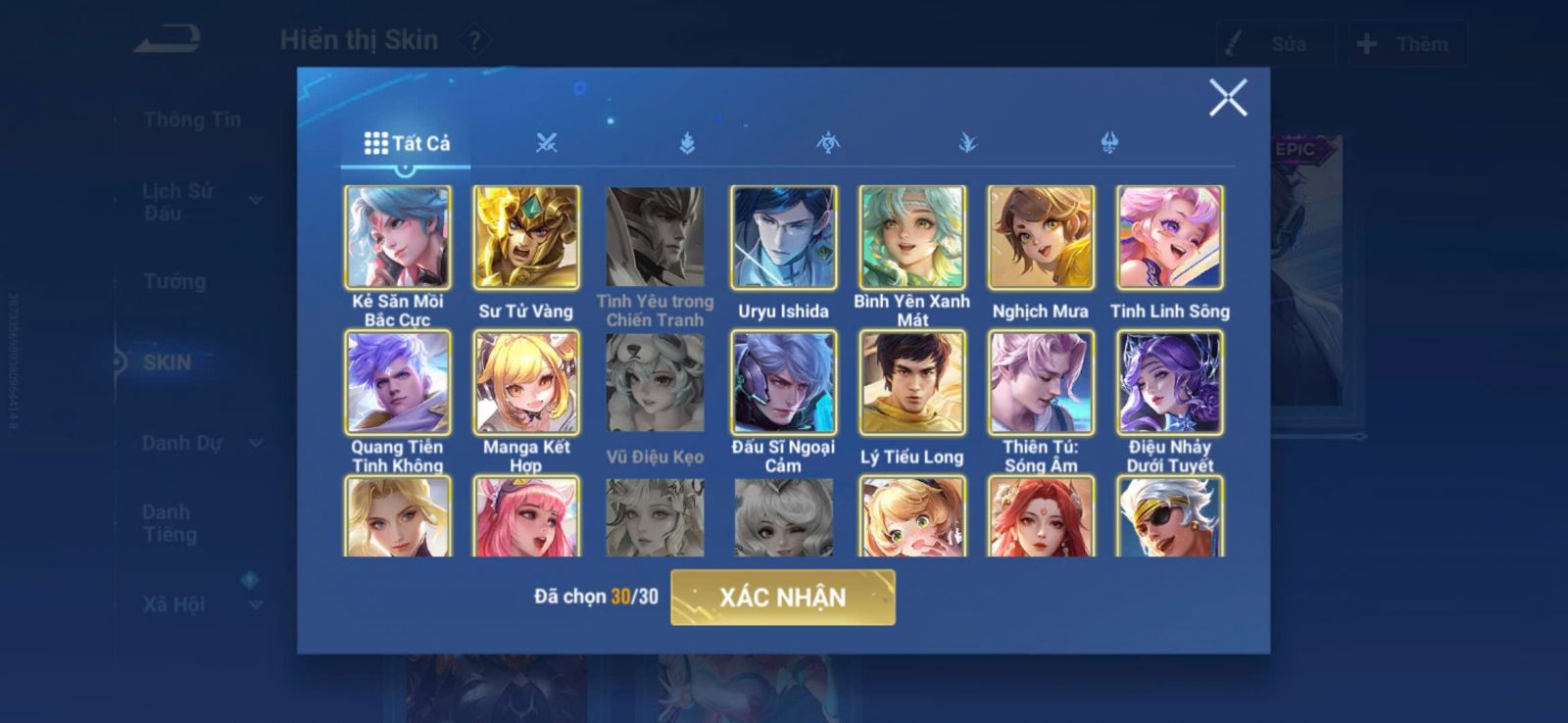The image size is (1568, 723).
Task: Choose the Sư Tử Vàng skin
Action: (x=526, y=238)
